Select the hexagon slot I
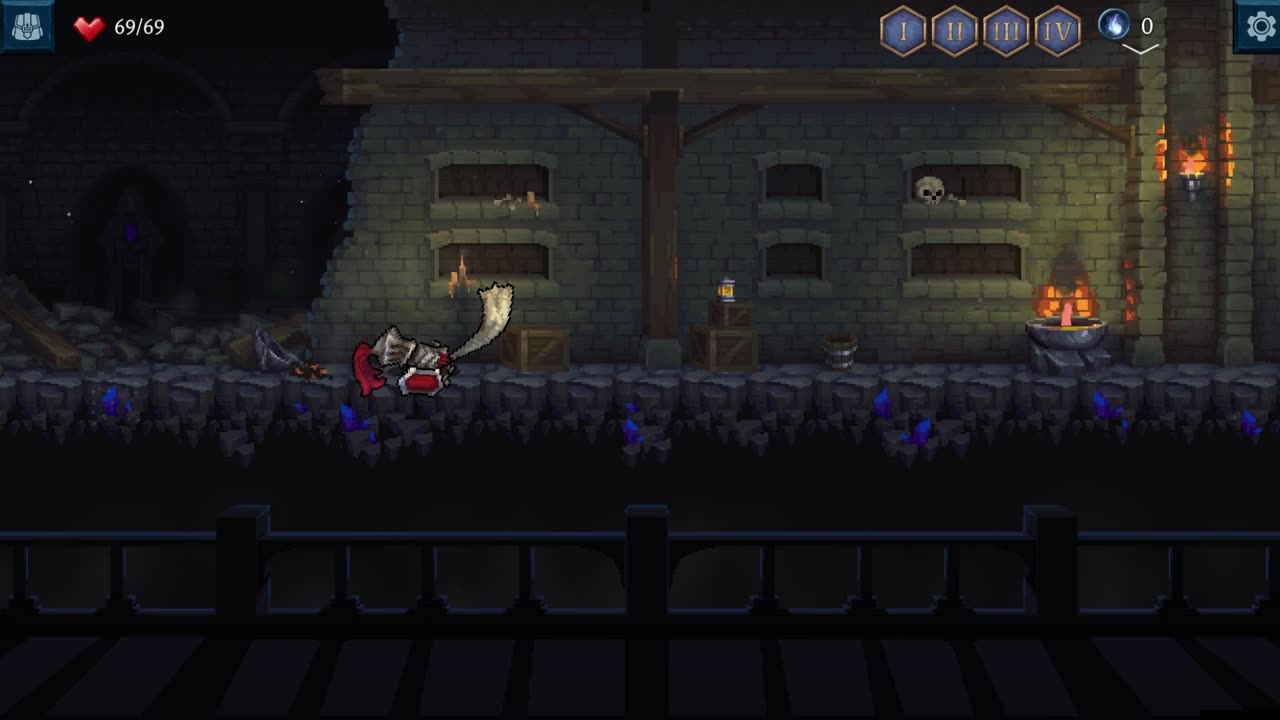 [903, 32]
